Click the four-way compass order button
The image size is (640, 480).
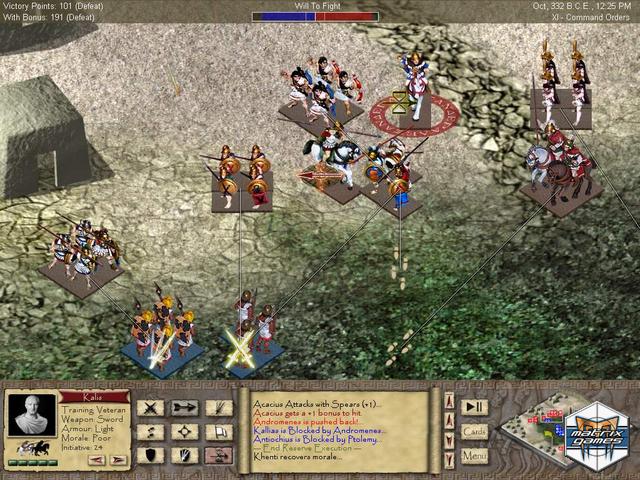pos(183,431)
